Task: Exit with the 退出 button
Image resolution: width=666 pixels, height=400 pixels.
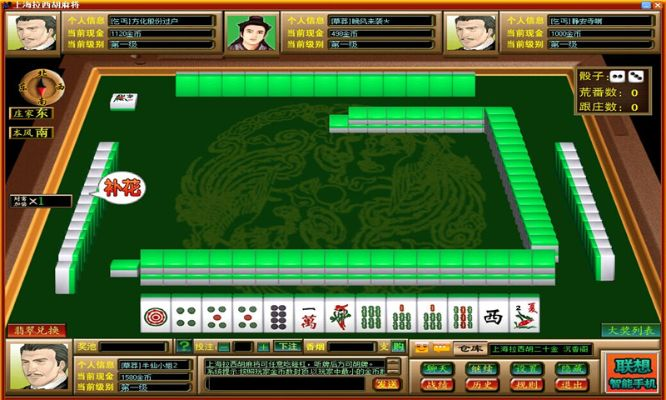Action: point(567,384)
